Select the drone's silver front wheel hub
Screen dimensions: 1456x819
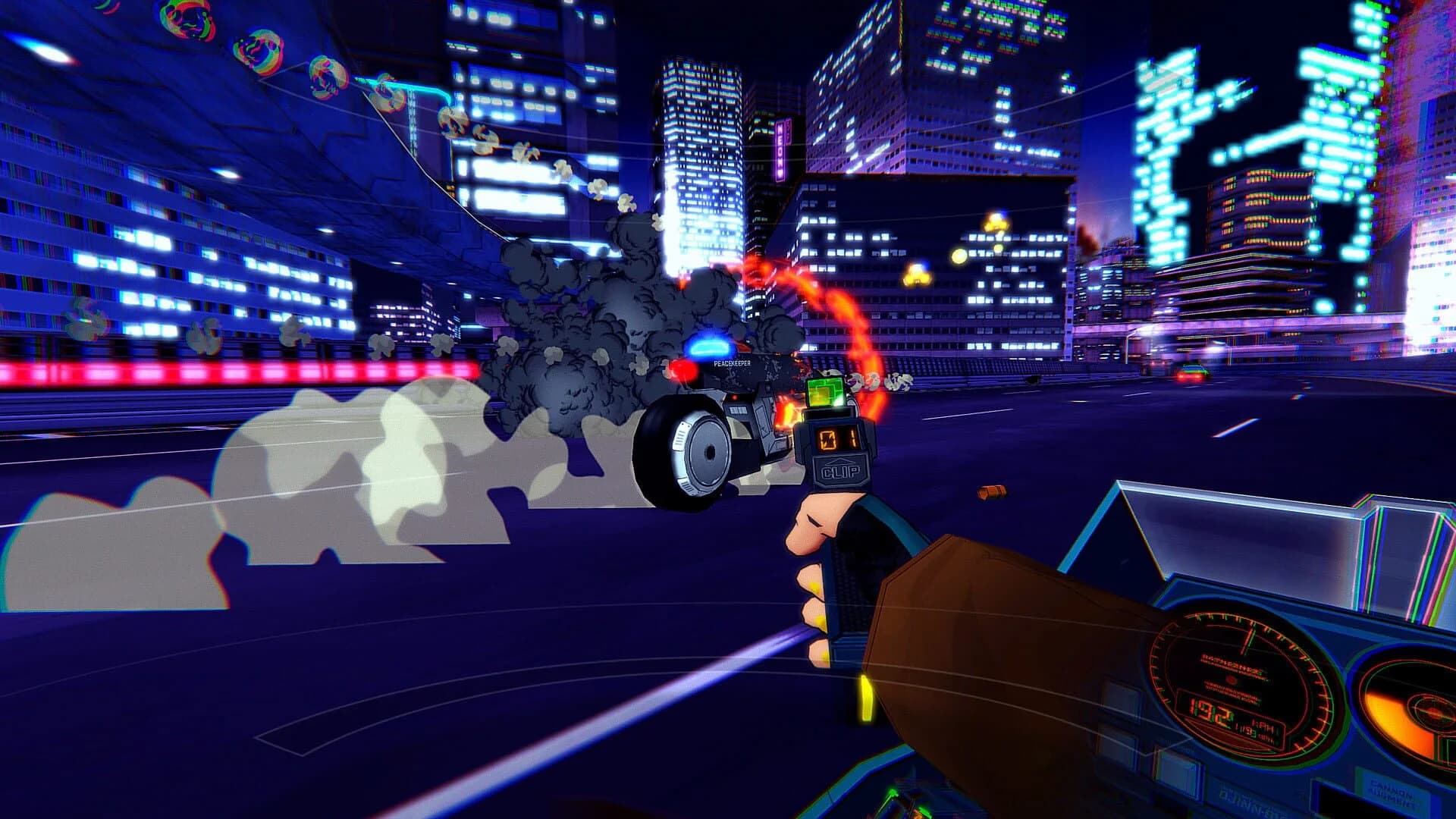click(708, 452)
